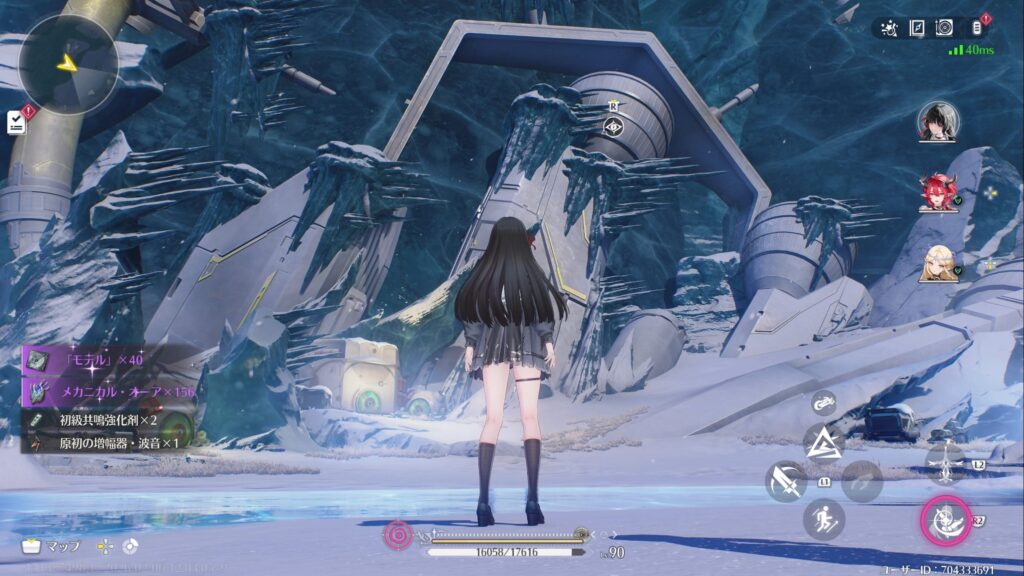
Task: Summon the motorcycle vehicle
Action: [x=824, y=403]
